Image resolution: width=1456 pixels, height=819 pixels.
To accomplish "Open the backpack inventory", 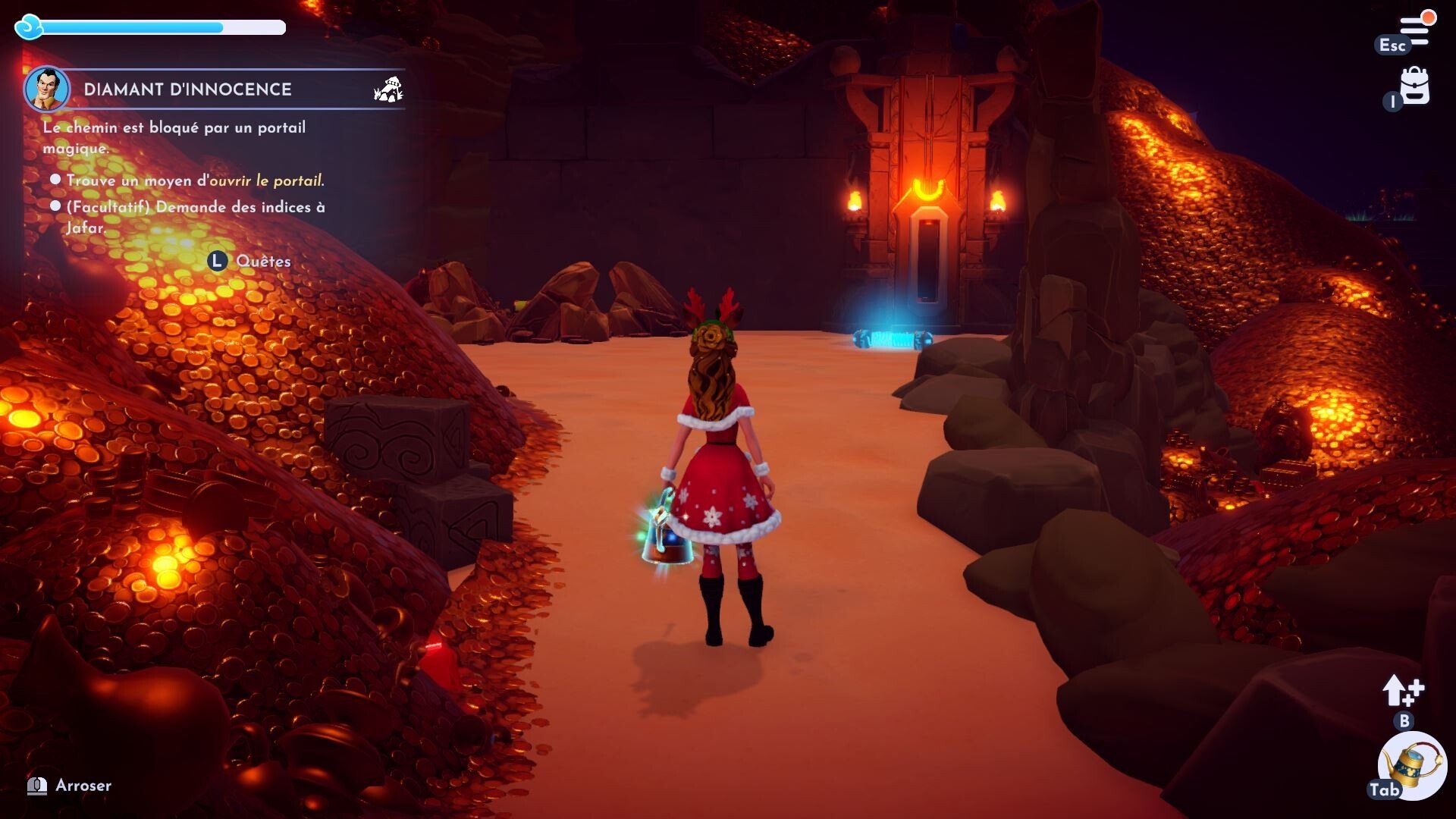I will pyautogui.click(x=1414, y=86).
